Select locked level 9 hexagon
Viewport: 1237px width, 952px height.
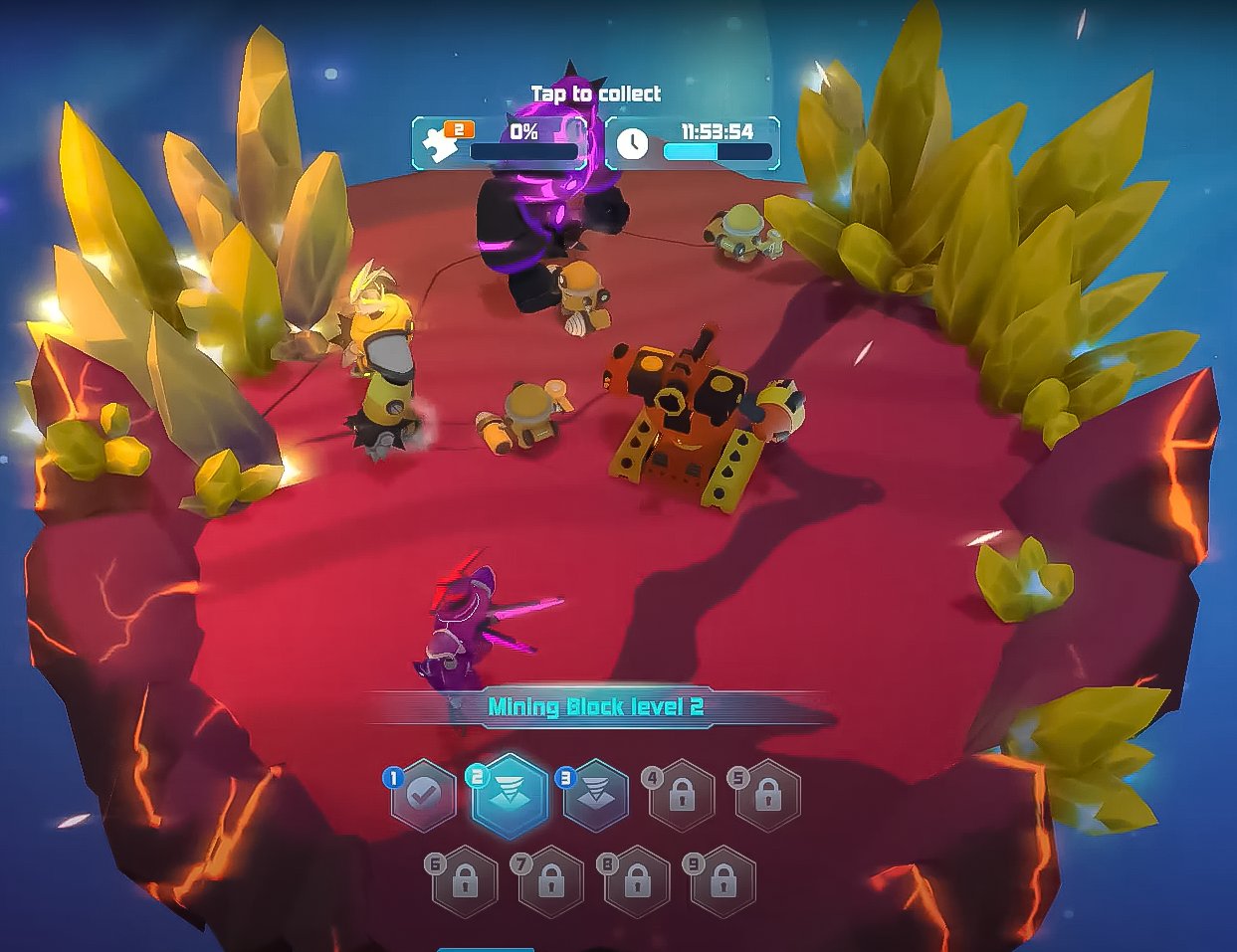coord(722,881)
